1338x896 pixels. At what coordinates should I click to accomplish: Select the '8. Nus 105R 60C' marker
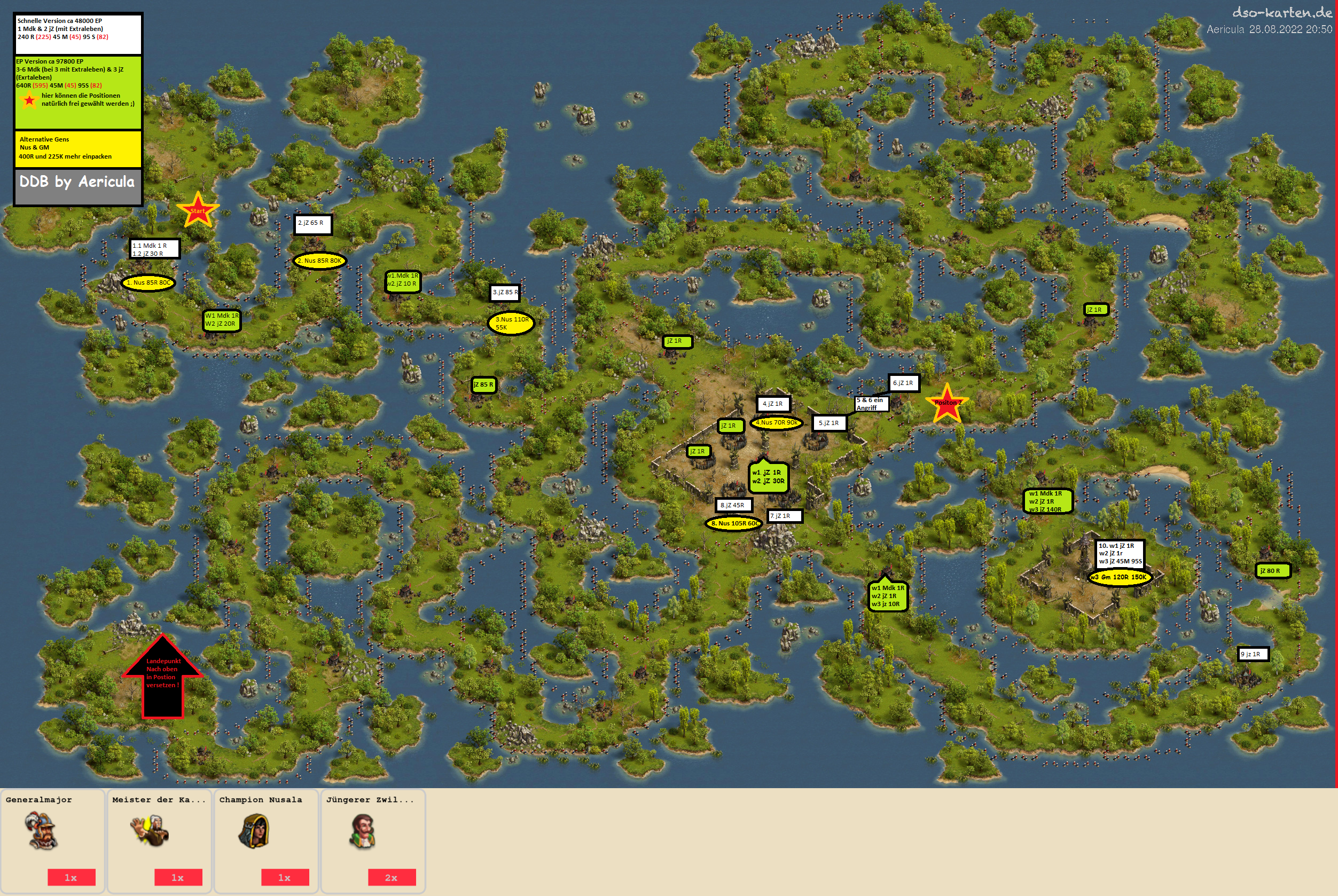734,523
